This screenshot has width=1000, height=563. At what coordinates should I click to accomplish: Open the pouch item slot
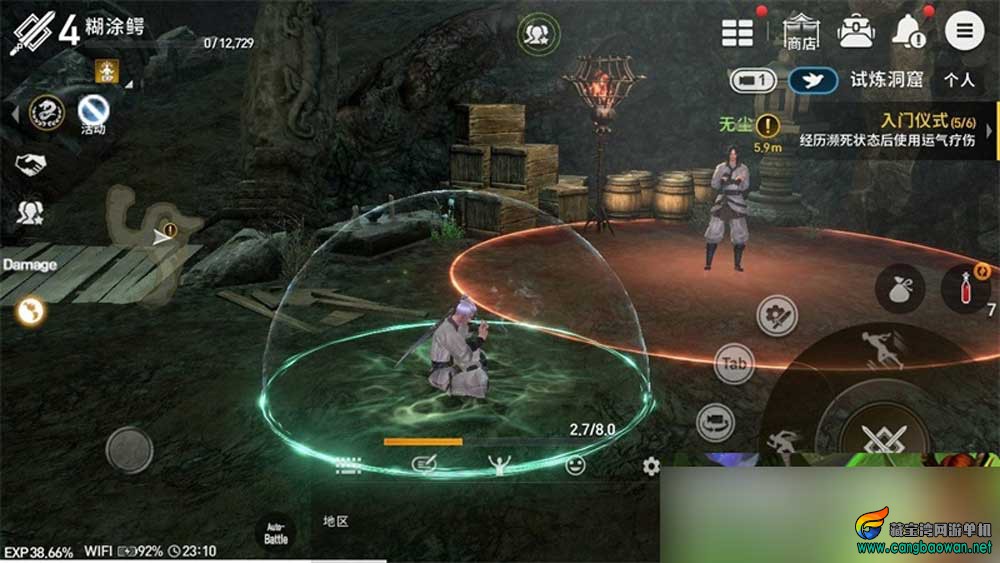[899, 290]
